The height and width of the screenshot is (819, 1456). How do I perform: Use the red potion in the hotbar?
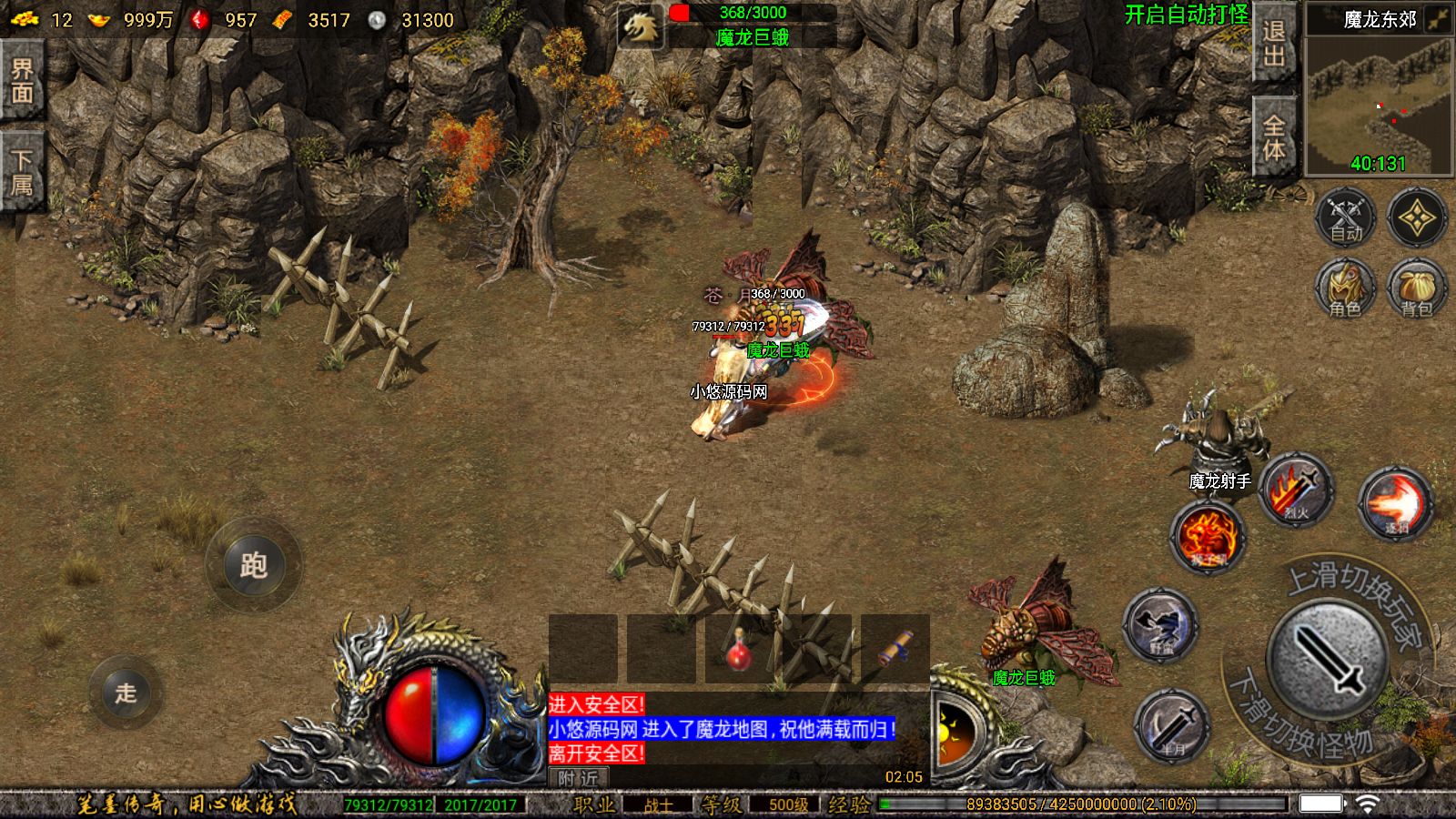739,649
